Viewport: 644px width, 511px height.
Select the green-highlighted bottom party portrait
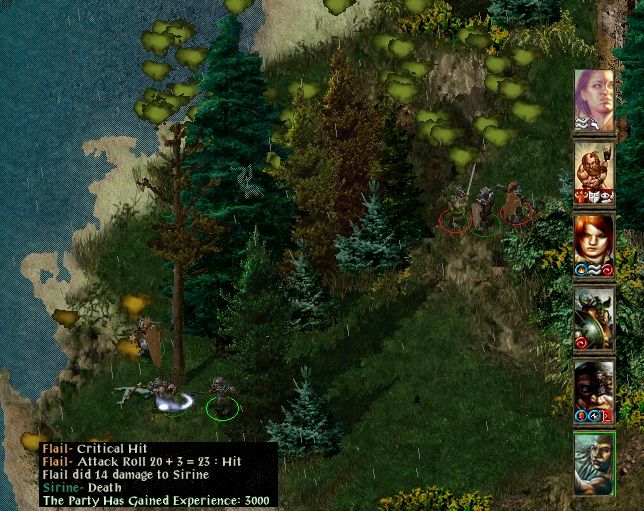coord(594,463)
